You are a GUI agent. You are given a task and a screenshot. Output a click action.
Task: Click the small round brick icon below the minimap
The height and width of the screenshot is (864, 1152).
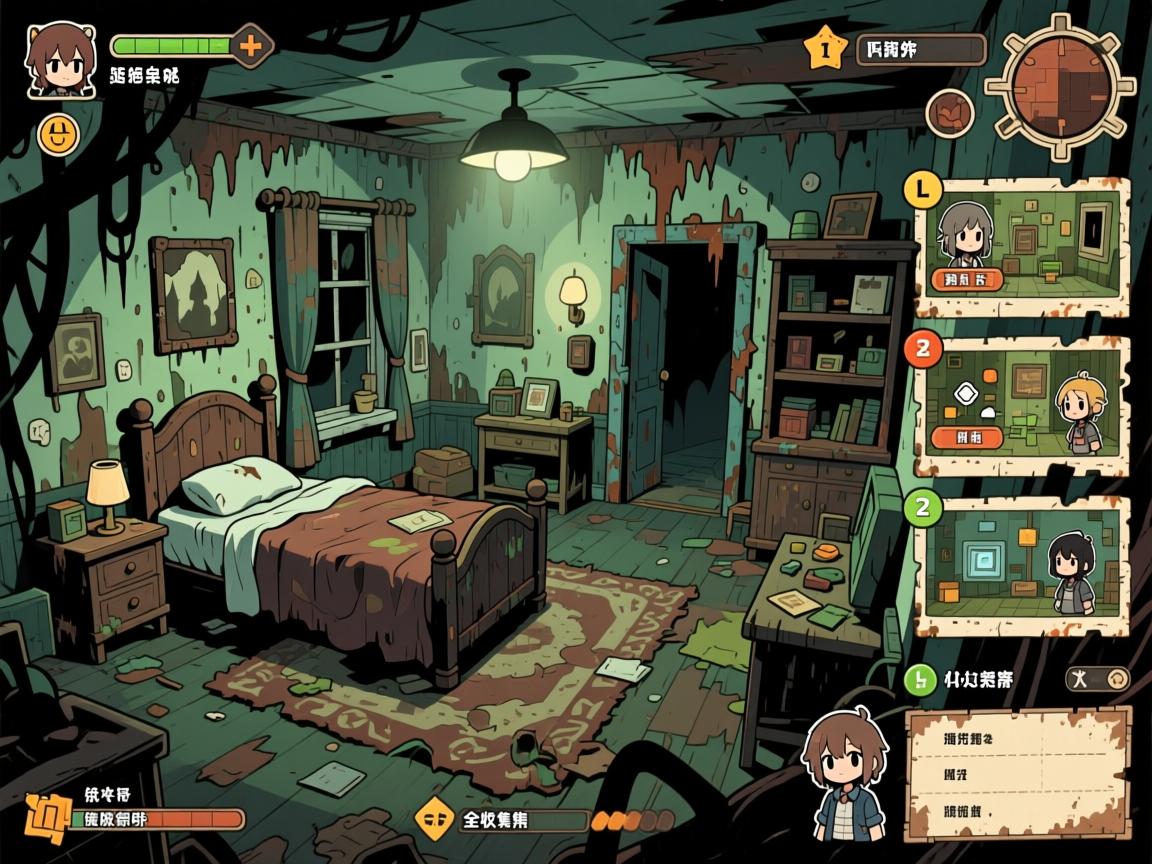[949, 113]
